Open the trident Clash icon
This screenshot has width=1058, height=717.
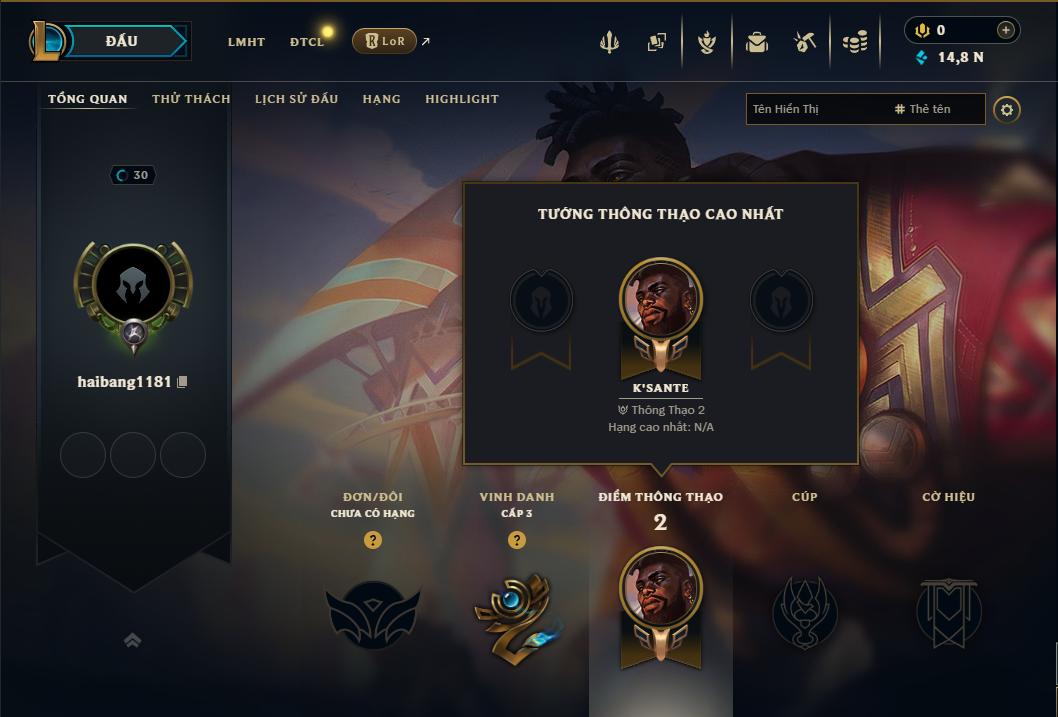click(609, 42)
